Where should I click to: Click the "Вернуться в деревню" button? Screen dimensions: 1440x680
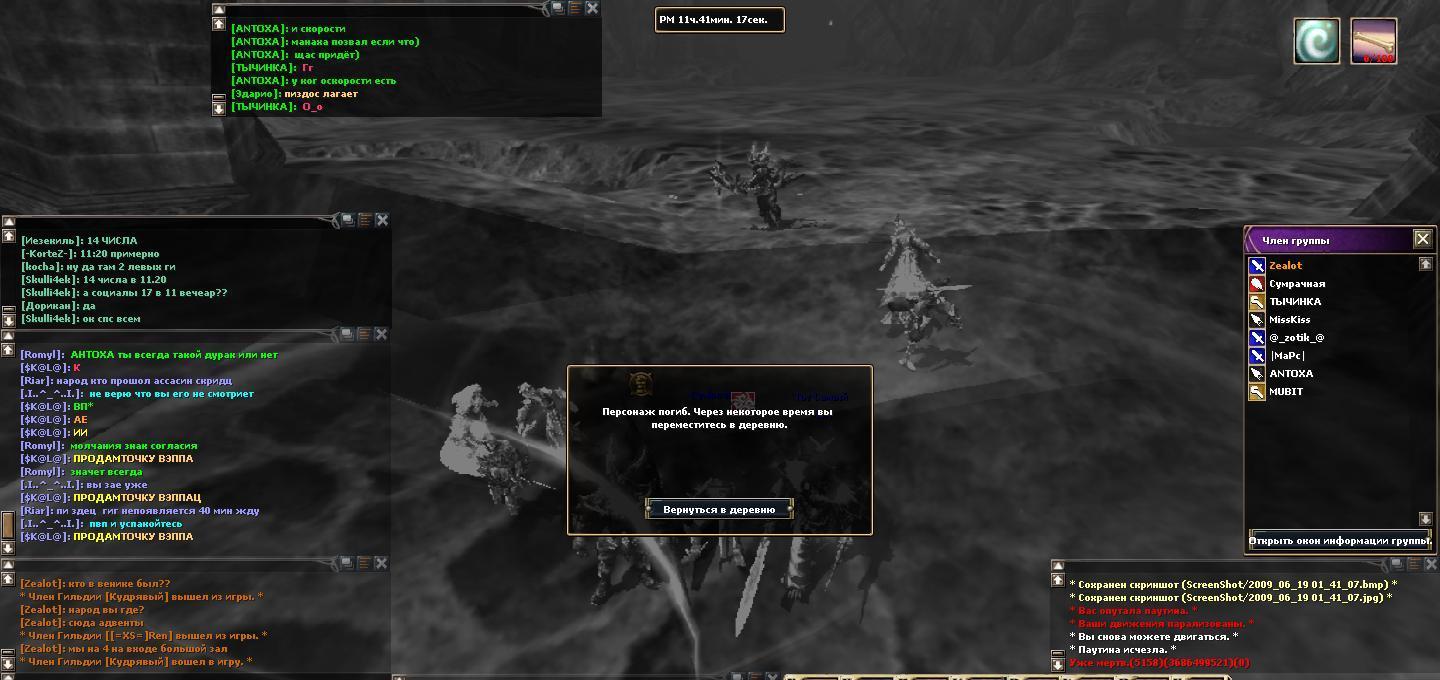[x=719, y=509]
